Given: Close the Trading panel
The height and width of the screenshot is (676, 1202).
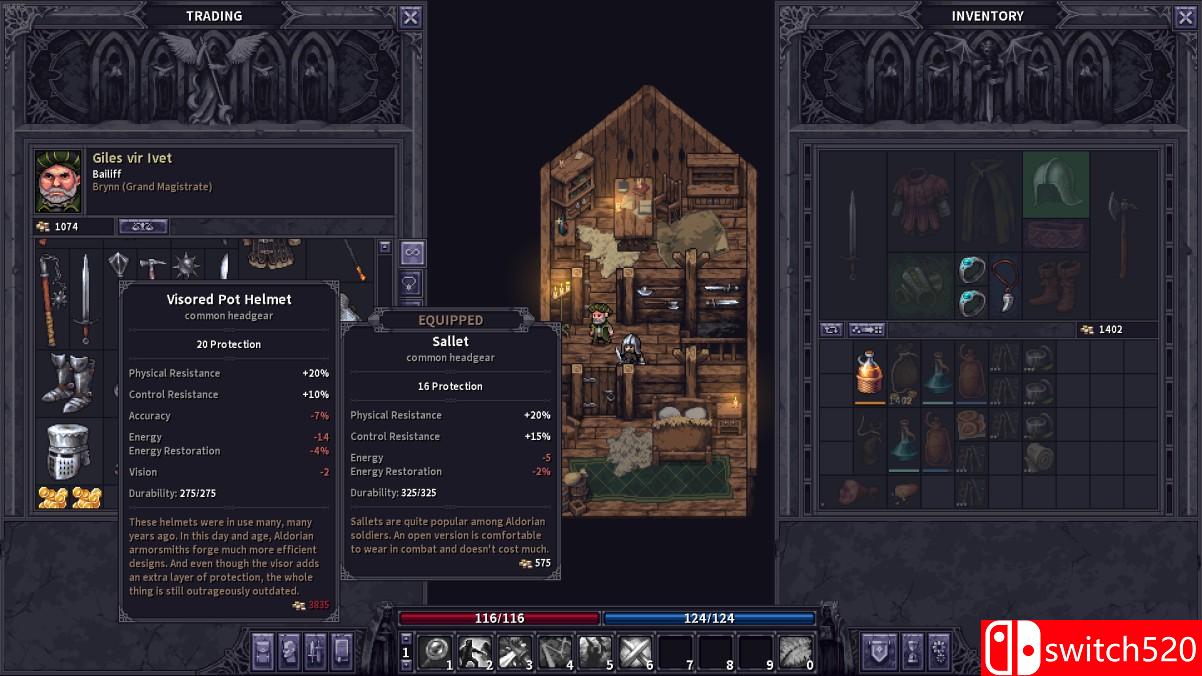Looking at the screenshot, I should (410, 17).
